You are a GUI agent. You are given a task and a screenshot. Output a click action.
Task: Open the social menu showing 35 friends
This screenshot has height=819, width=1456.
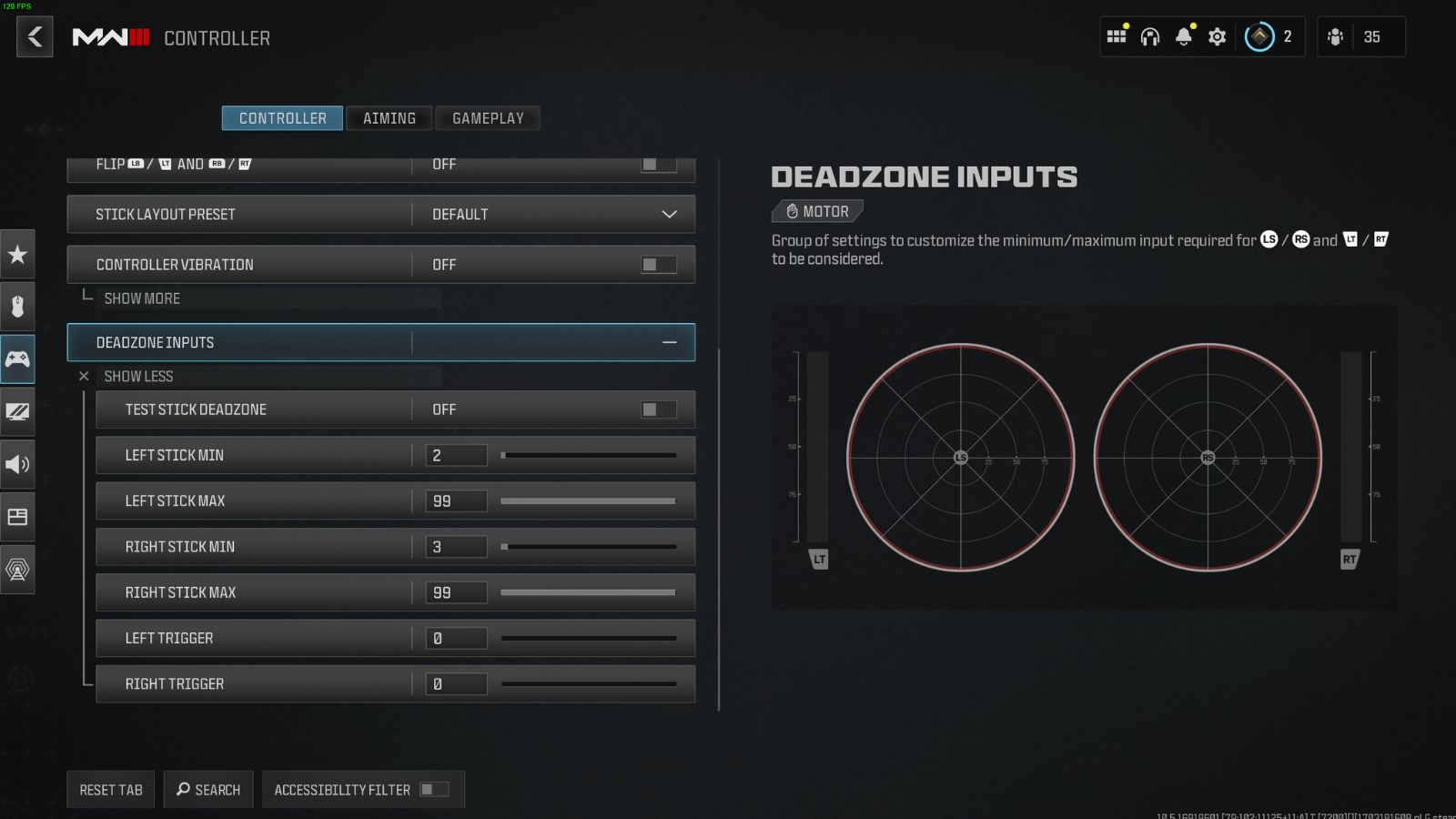(1359, 36)
